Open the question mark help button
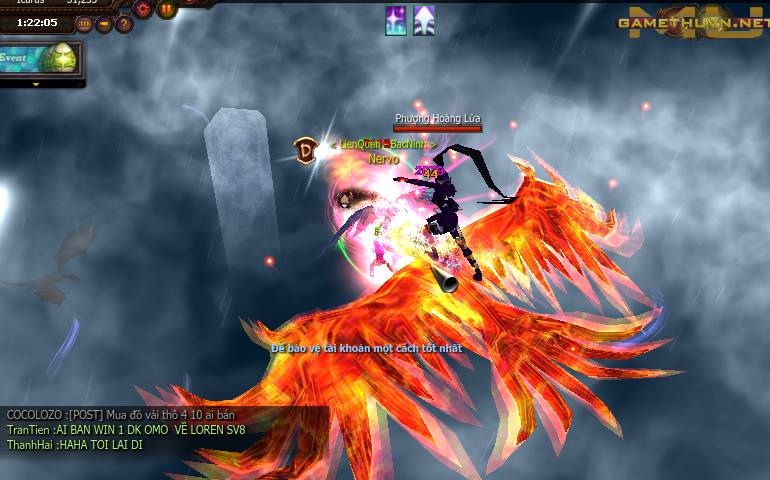Image resolution: width=770 pixels, height=480 pixels. 124,24
